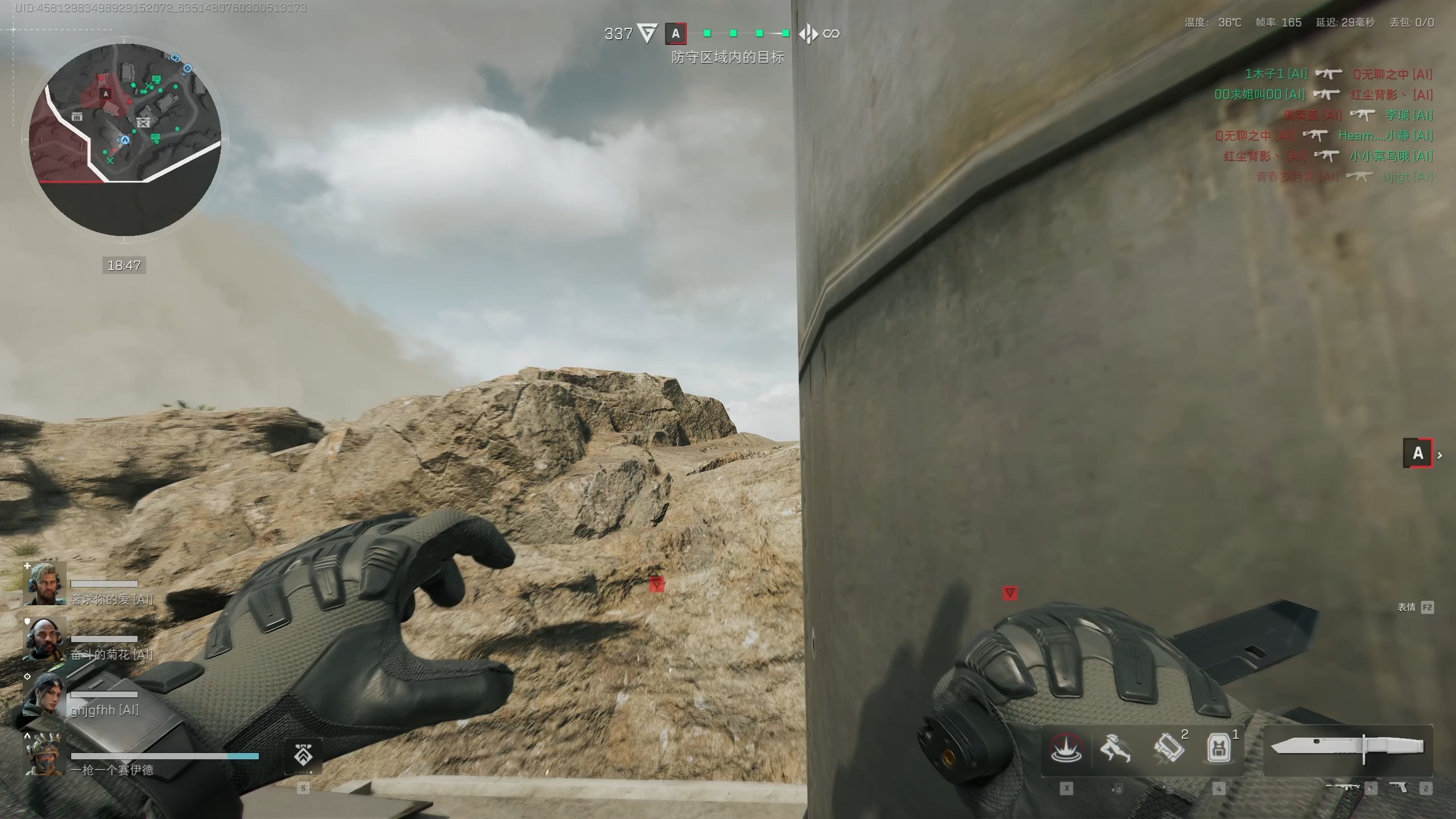Open the circular minimap in top-left
Image resolution: width=1456 pixels, height=819 pixels.
pyautogui.click(x=124, y=139)
